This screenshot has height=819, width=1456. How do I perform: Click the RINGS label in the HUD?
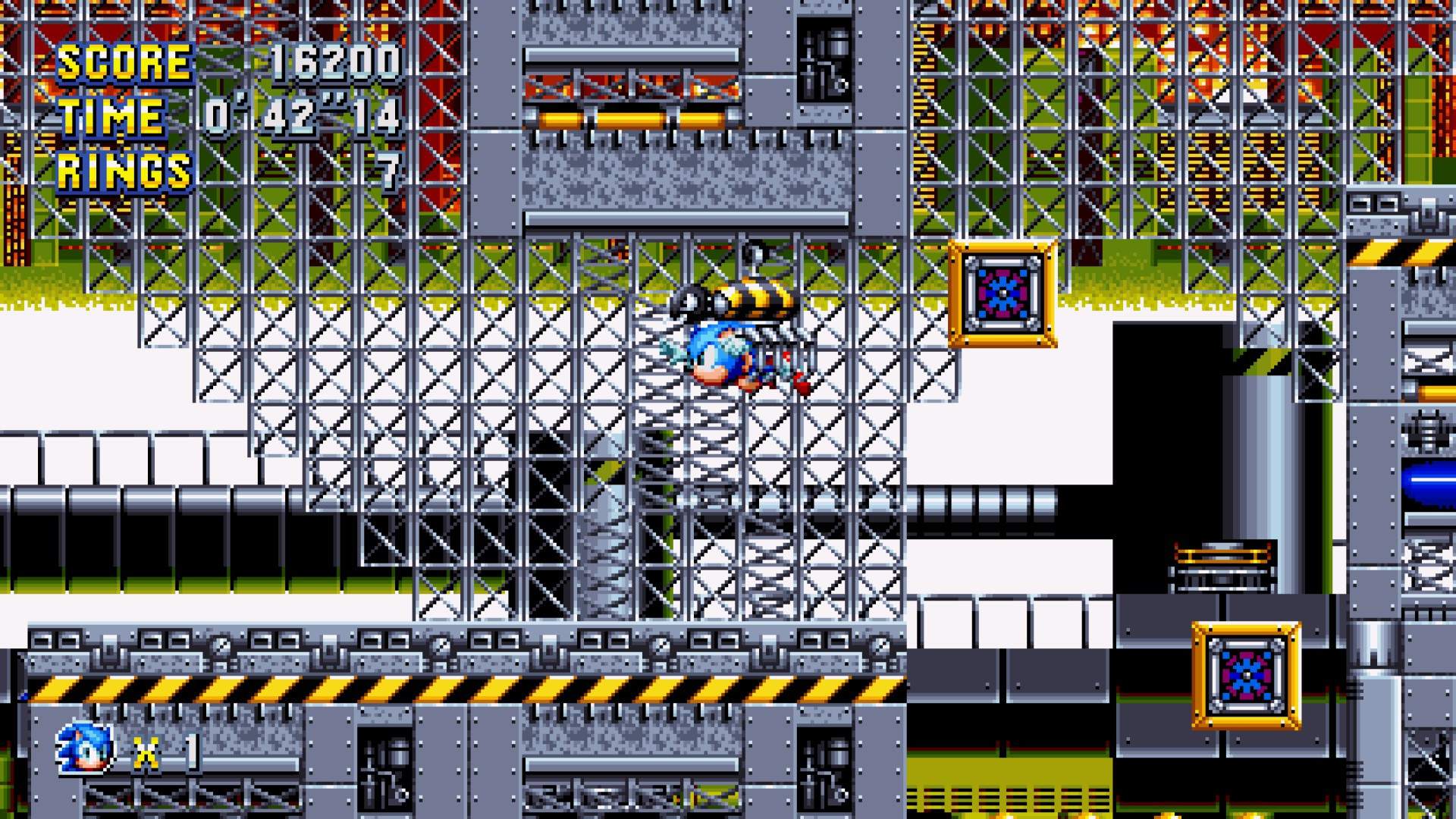[x=124, y=165]
